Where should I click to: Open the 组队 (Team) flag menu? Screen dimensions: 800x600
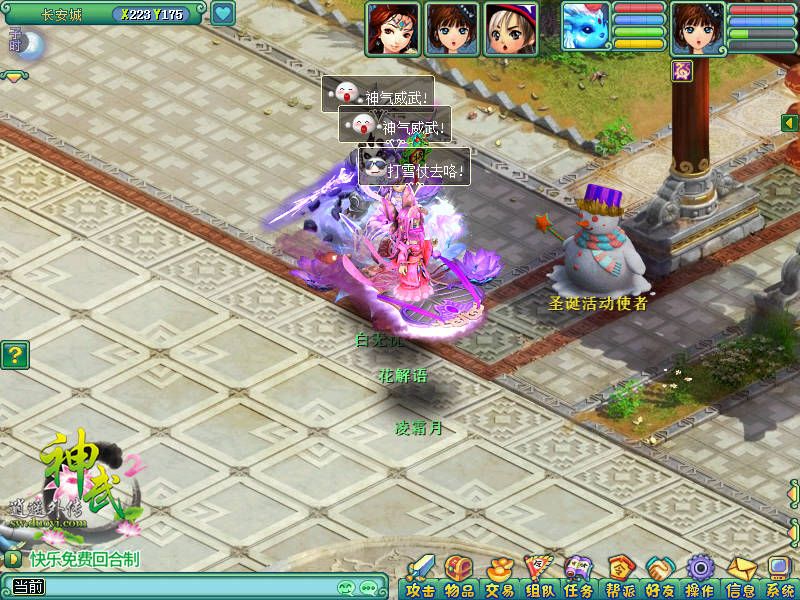(539, 577)
